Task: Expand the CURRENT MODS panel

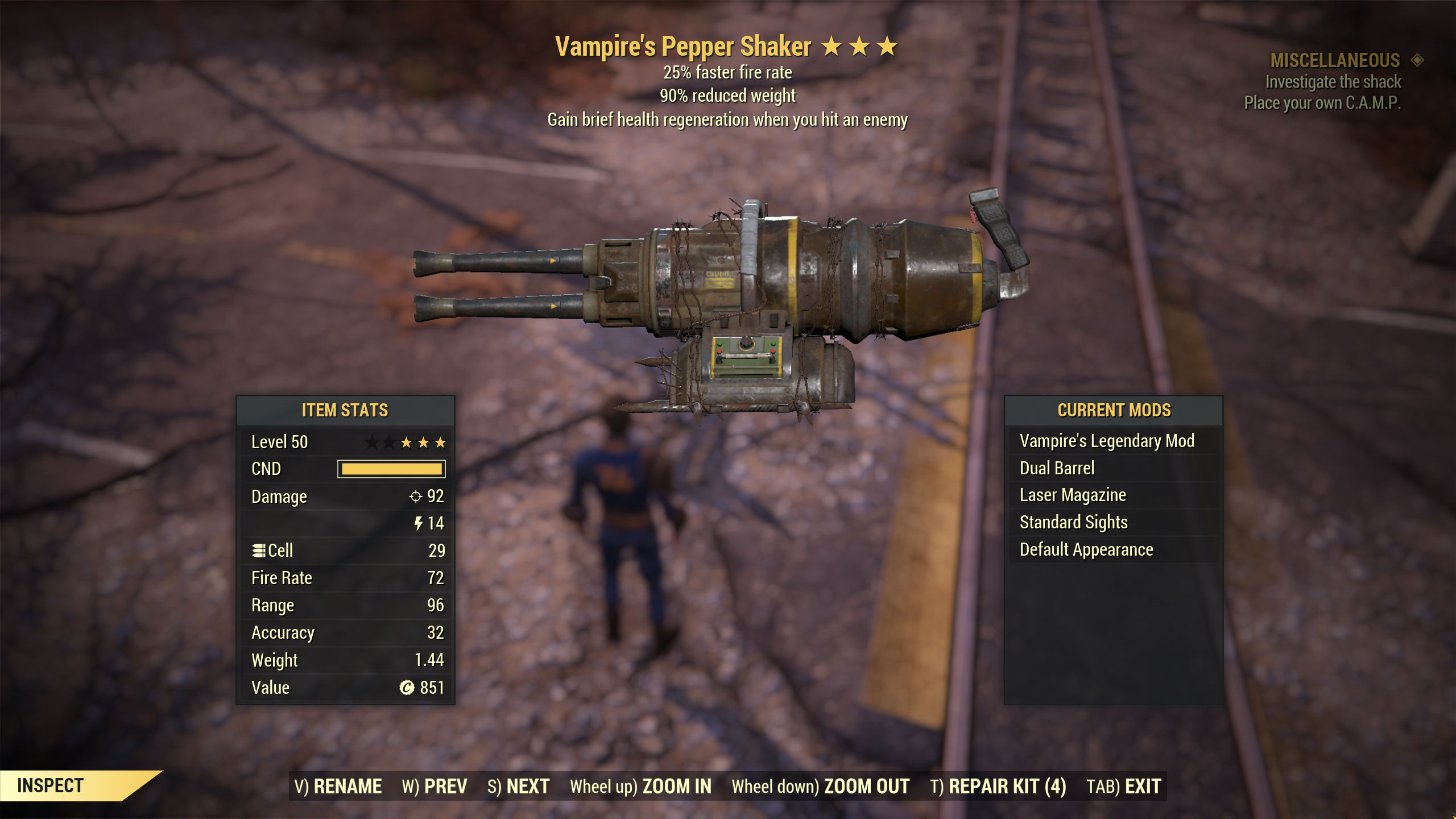Action: tap(1114, 409)
